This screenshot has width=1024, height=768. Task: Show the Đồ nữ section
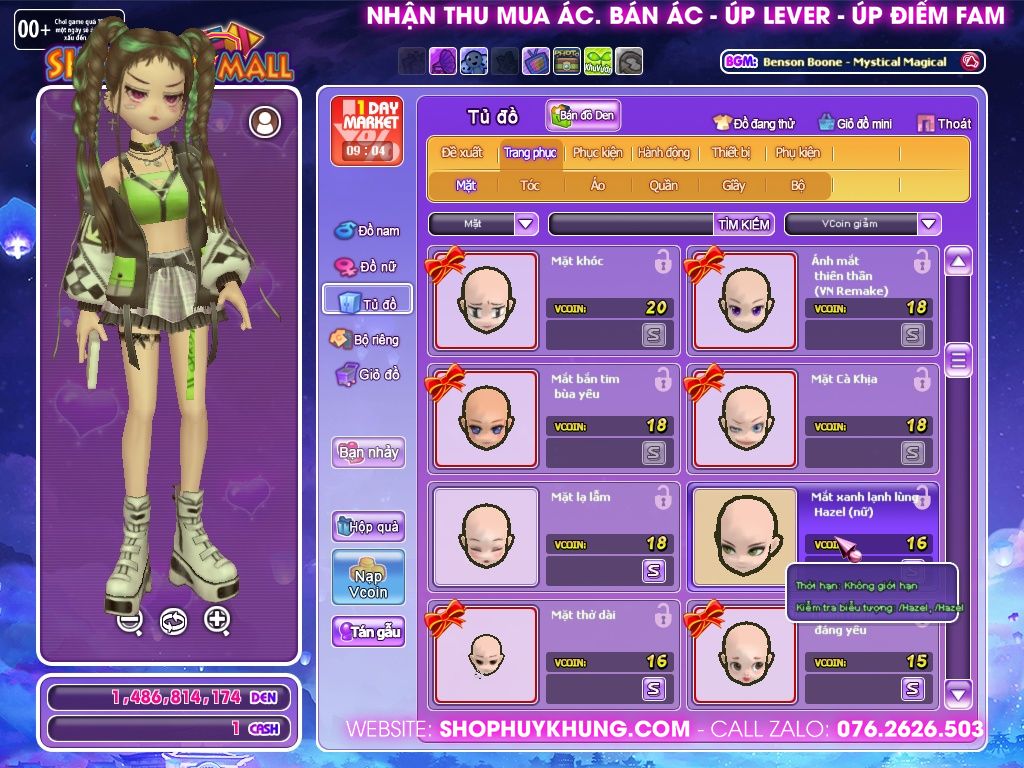(x=367, y=267)
